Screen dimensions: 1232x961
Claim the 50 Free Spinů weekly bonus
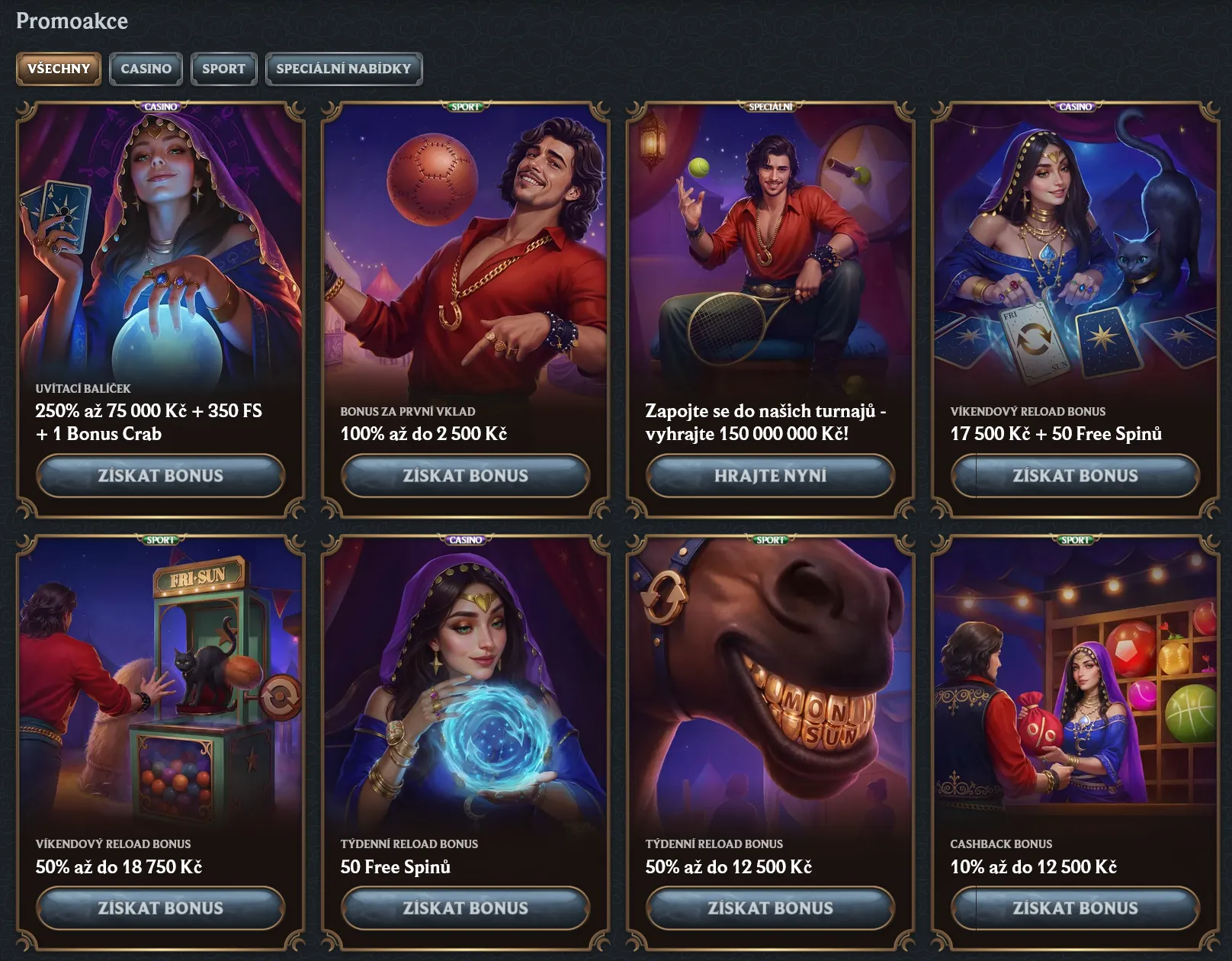465,908
